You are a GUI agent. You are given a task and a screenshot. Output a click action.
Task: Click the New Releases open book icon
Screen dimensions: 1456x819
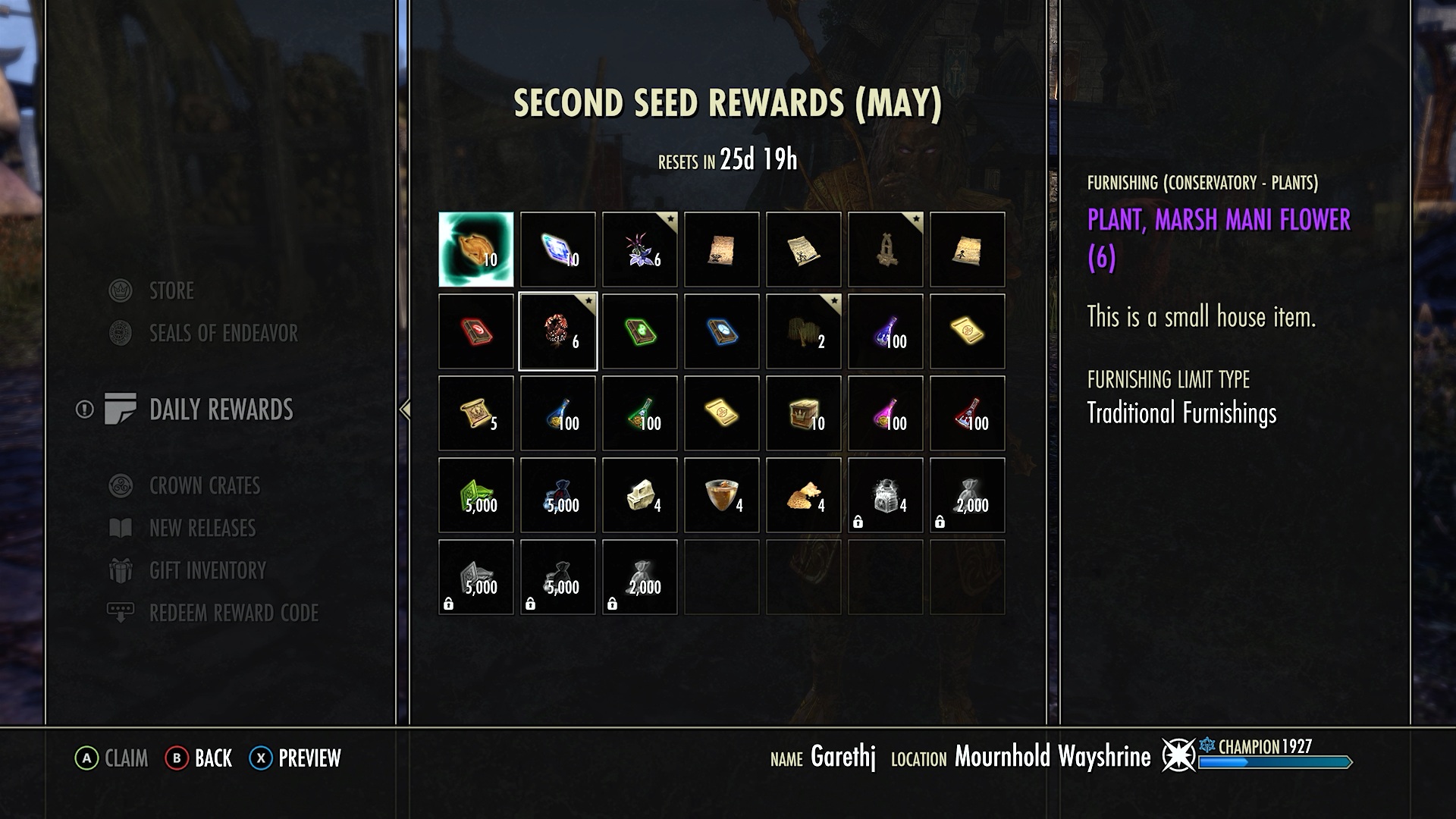click(x=121, y=529)
